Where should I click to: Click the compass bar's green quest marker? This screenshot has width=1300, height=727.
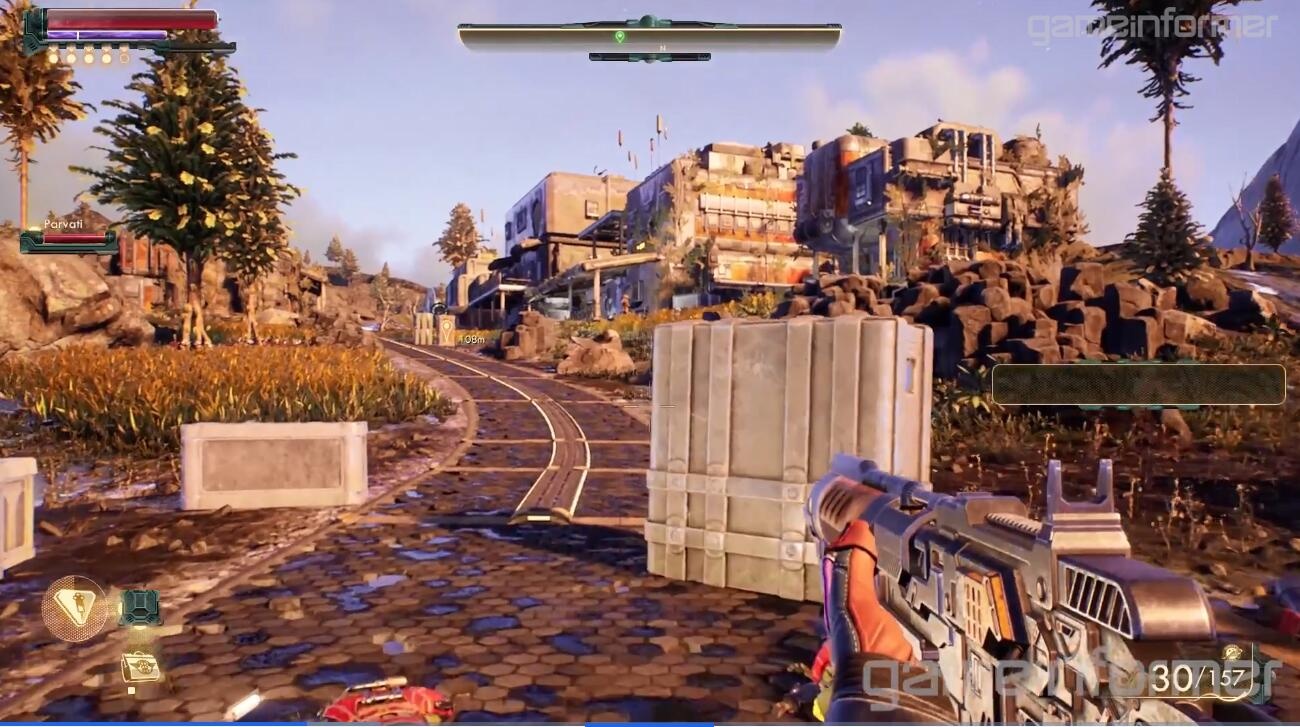point(620,37)
